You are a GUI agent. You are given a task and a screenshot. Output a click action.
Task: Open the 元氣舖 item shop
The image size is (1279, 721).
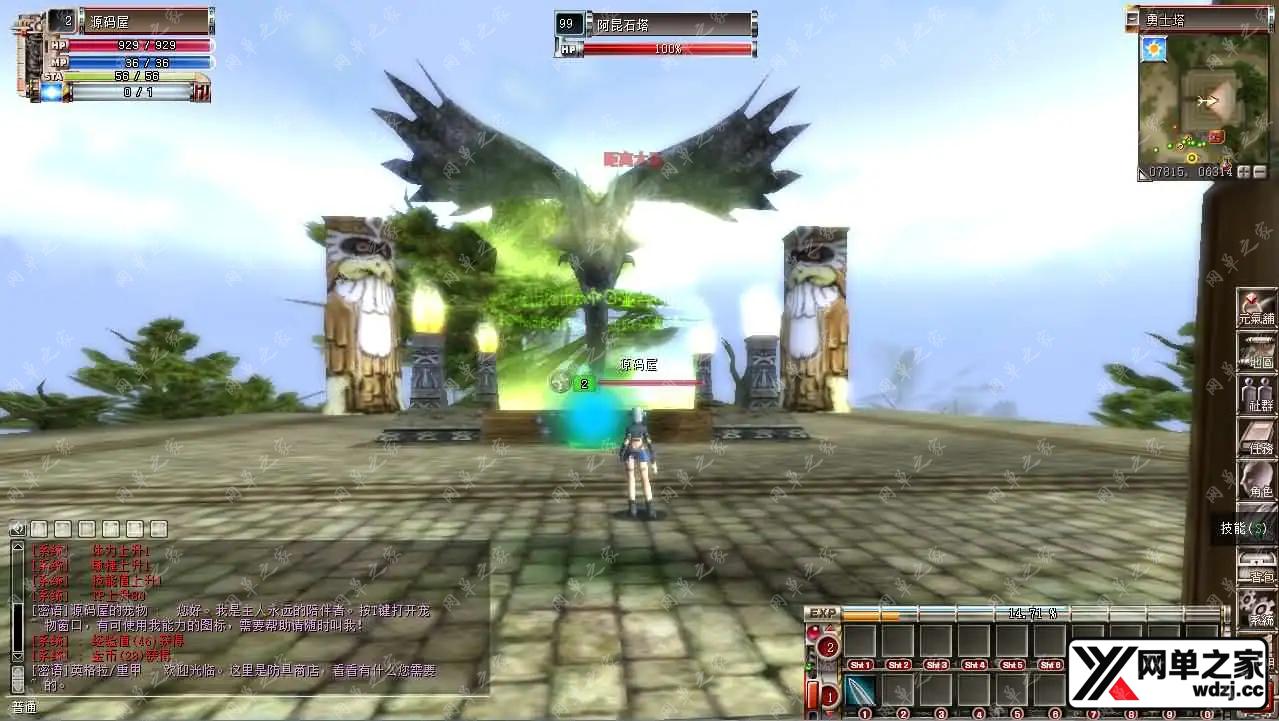(x=1256, y=307)
